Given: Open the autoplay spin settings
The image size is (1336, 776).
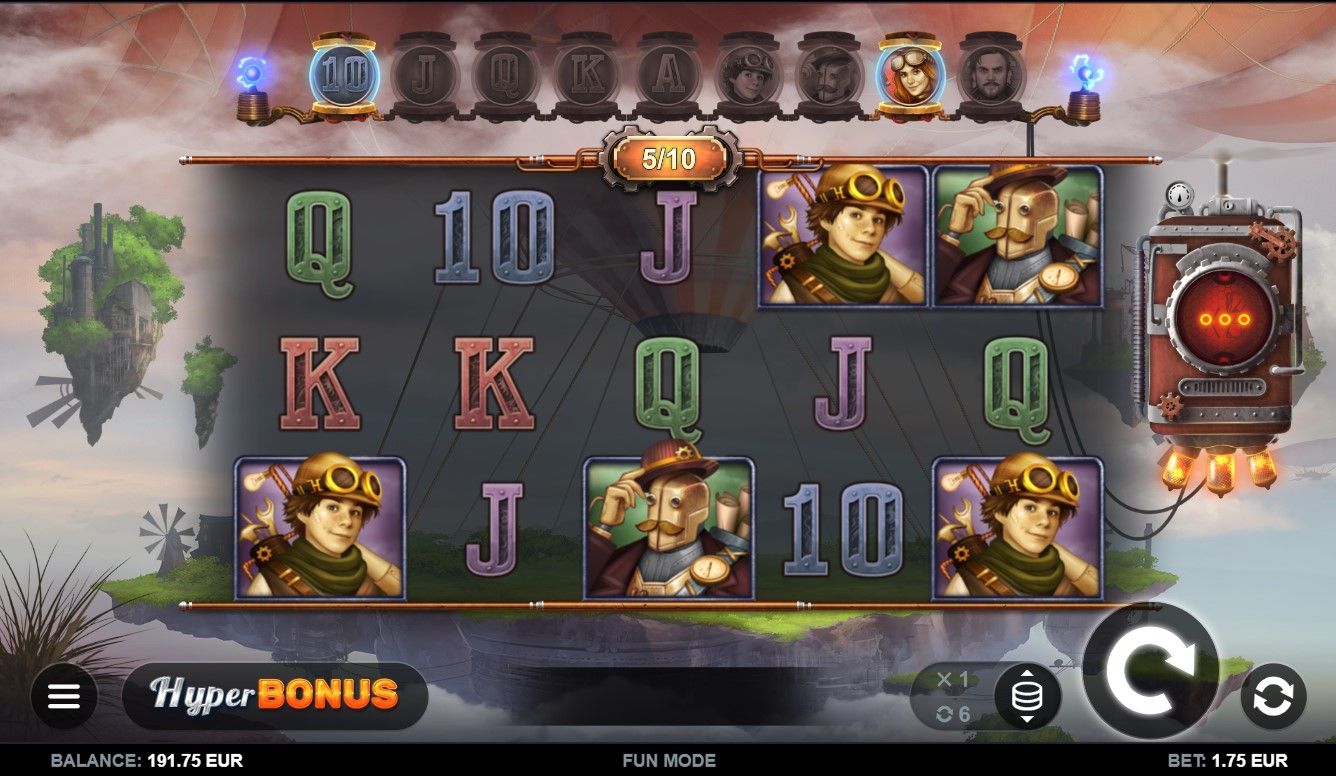Looking at the screenshot, I should point(1273,696).
